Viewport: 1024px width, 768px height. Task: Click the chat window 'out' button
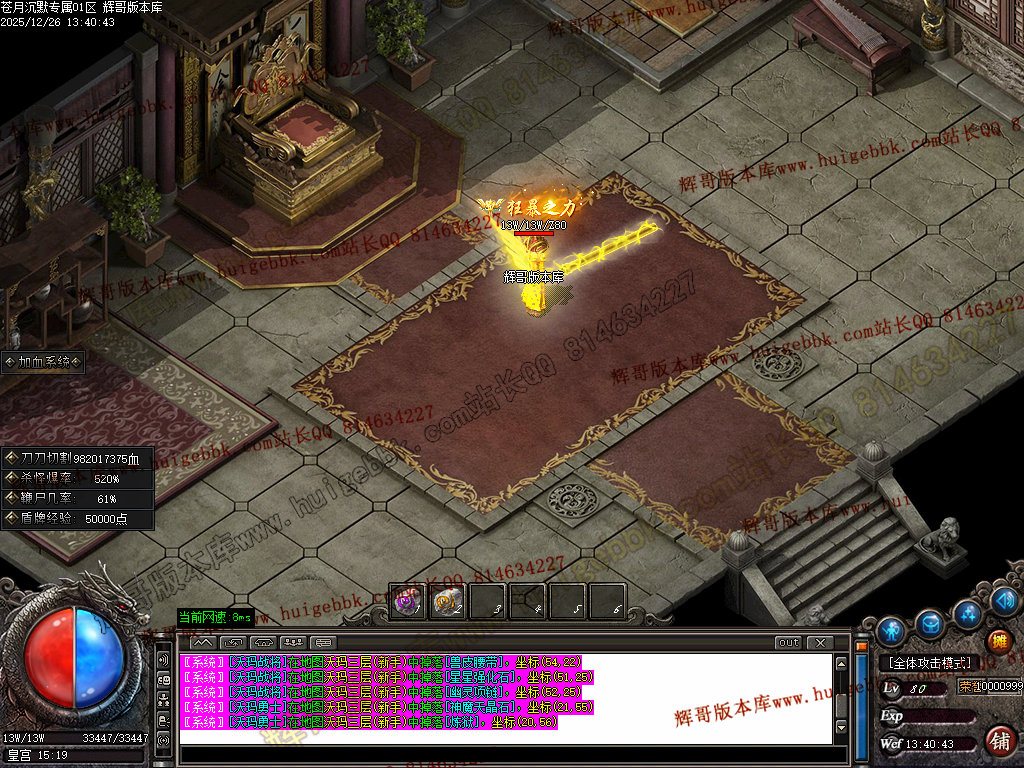coord(788,642)
